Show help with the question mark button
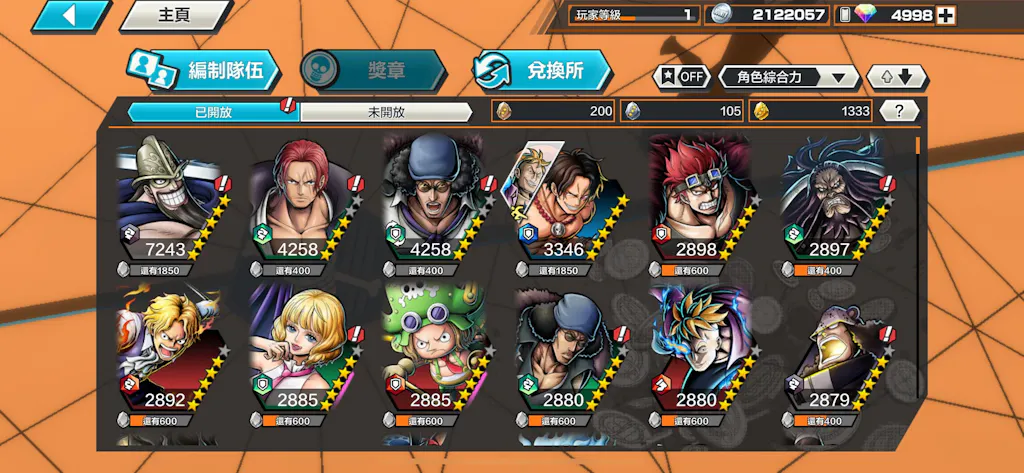Viewport: 1024px width, 473px height. click(x=899, y=111)
